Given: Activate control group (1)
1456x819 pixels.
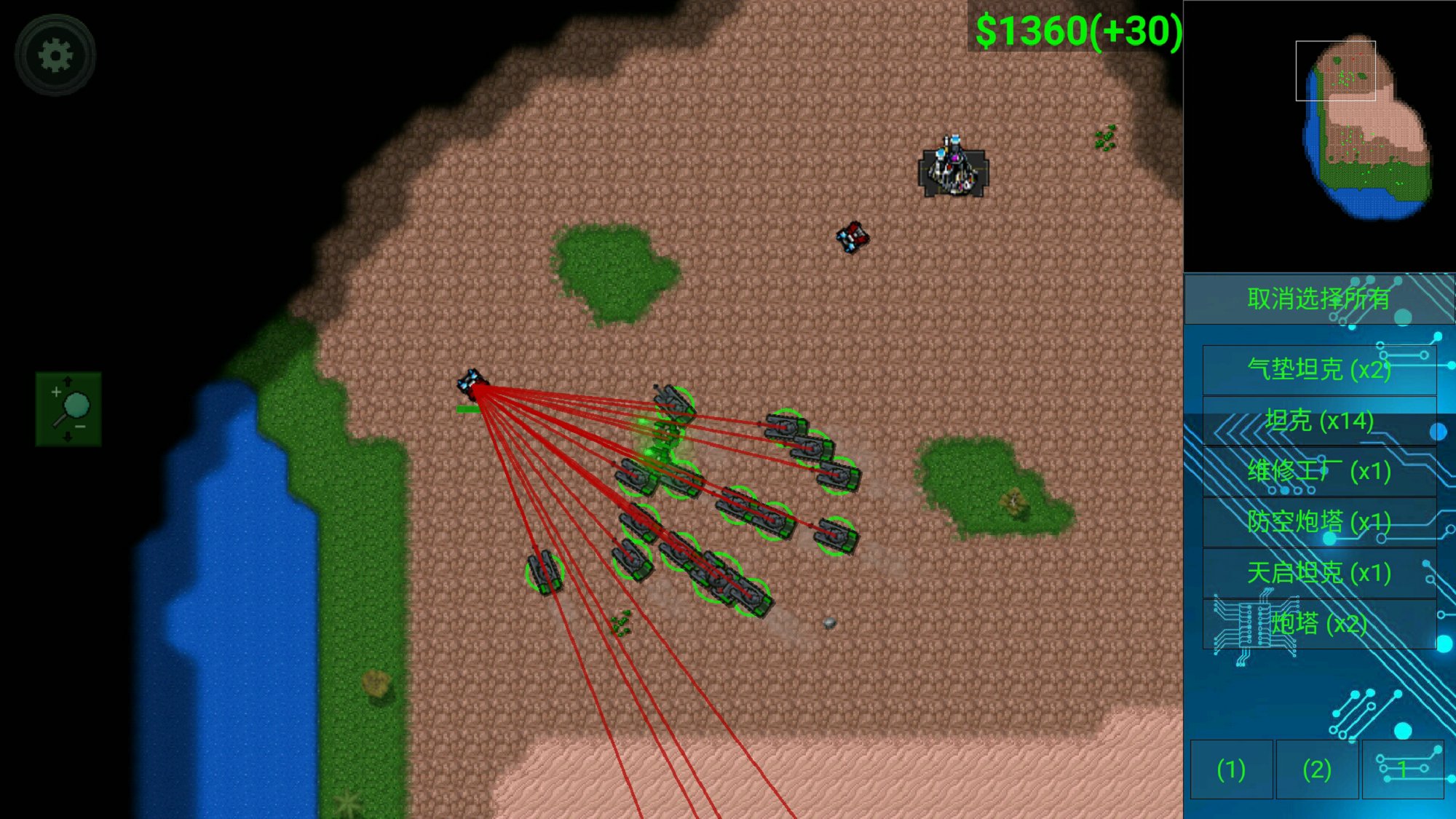Looking at the screenshot, I should coord(1231,769).
